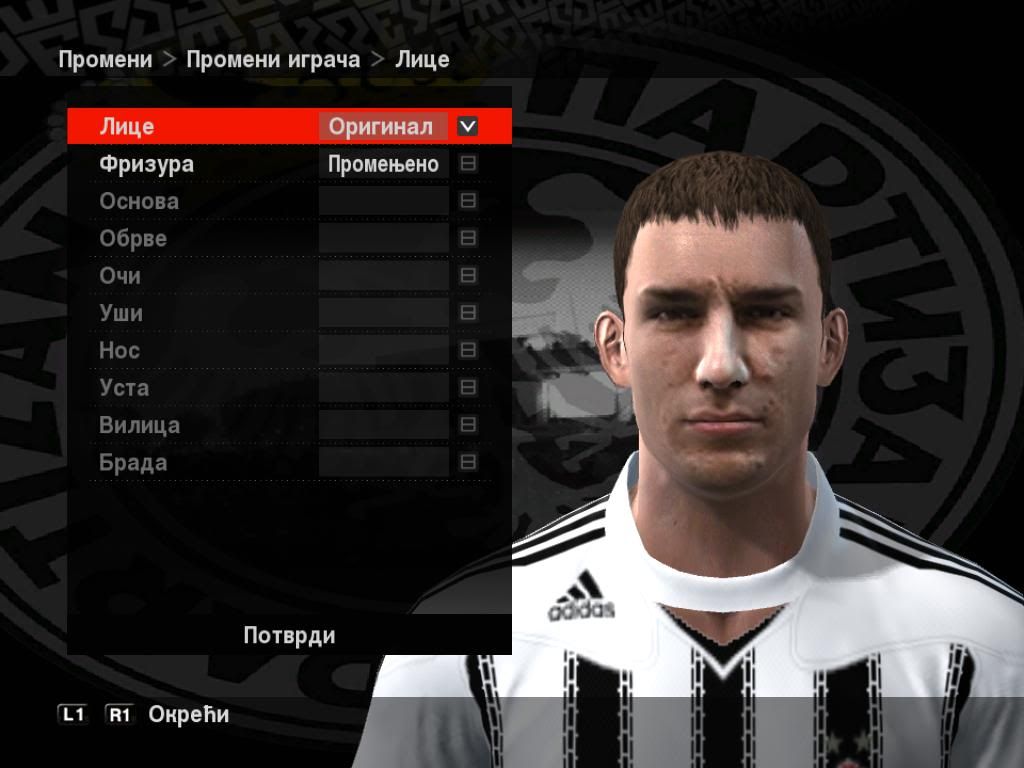Select the Лице menu row
The width and height of the screenshot is (1024, 768).
coord(127,127)
